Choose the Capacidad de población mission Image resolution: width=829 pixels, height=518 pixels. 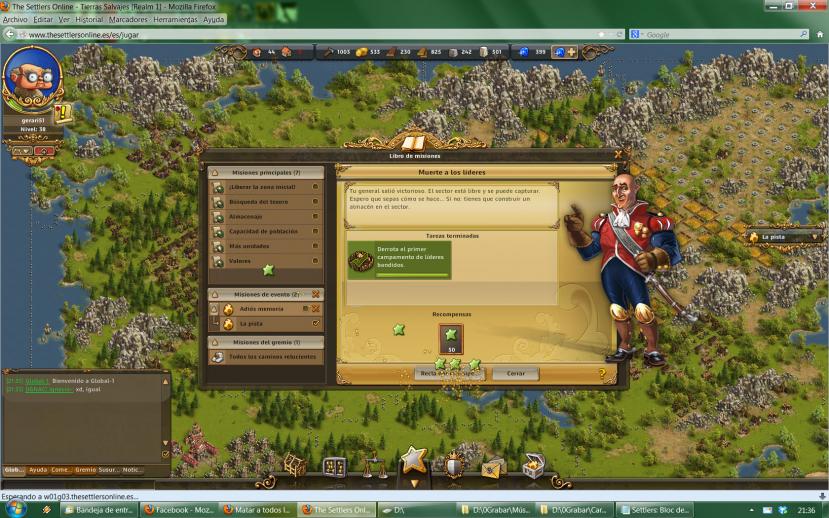[x=264, y=231]
